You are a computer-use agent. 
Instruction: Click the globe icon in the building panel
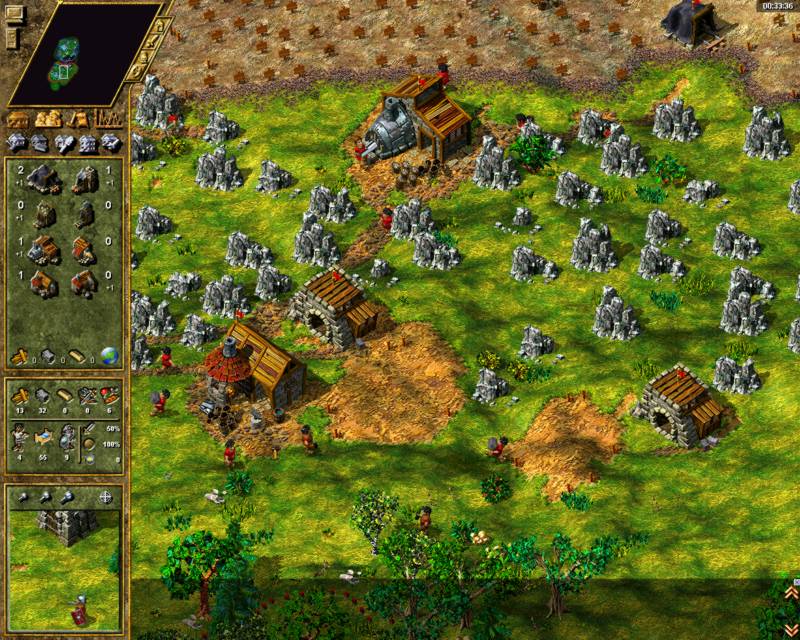[109, 356]
